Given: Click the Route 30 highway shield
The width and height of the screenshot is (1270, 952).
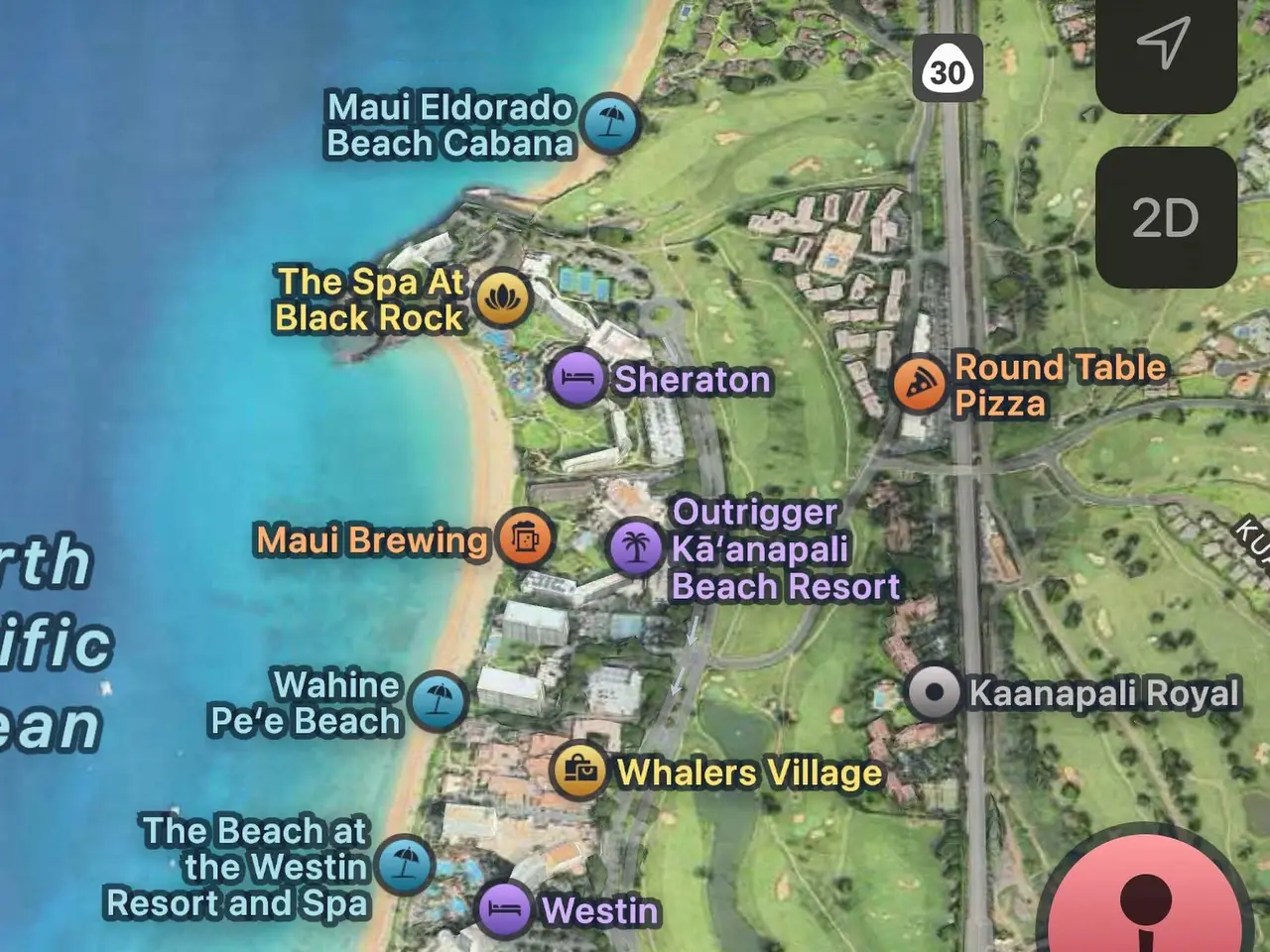Looking at the screenshot, I should click(948, 69).
